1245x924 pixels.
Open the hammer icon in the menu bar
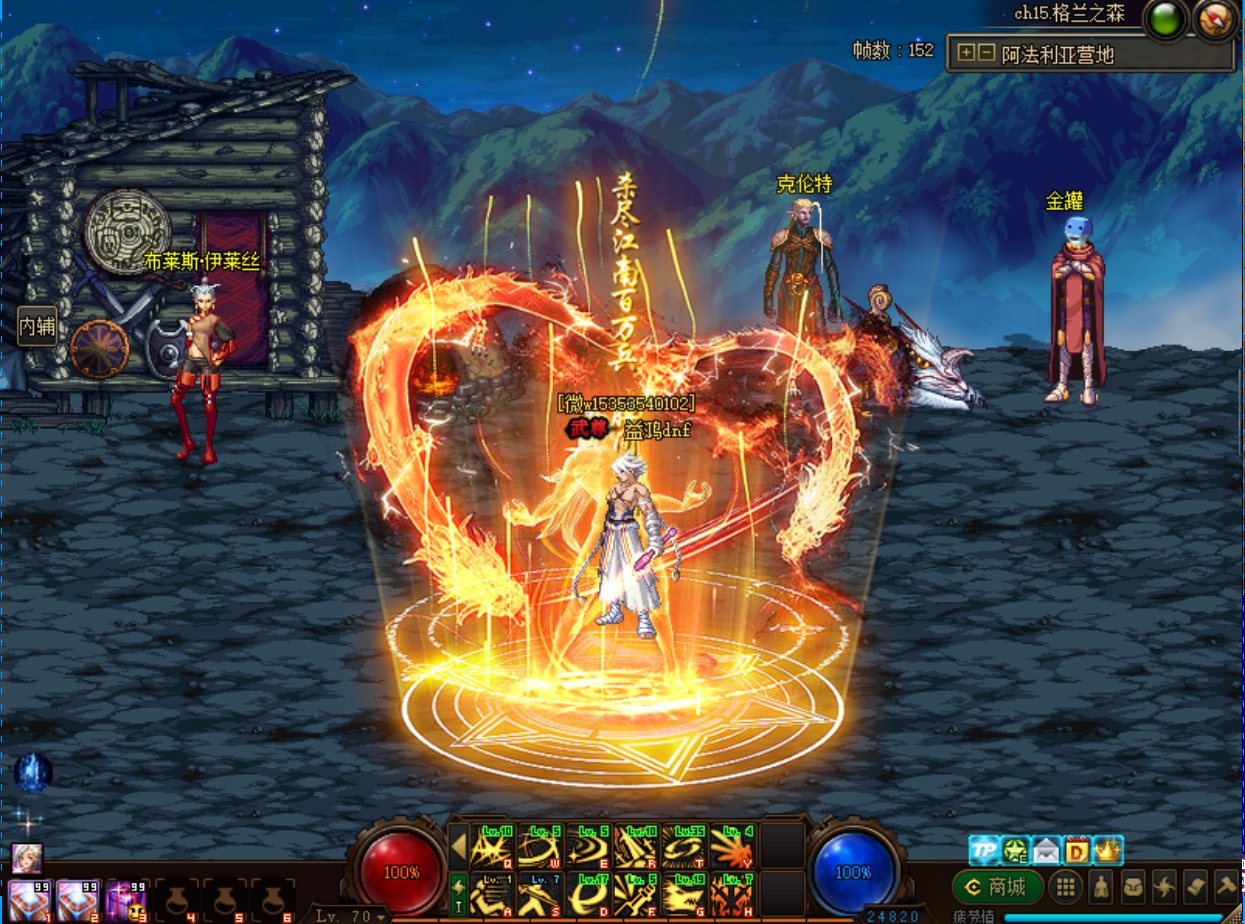click(1227, 887)
